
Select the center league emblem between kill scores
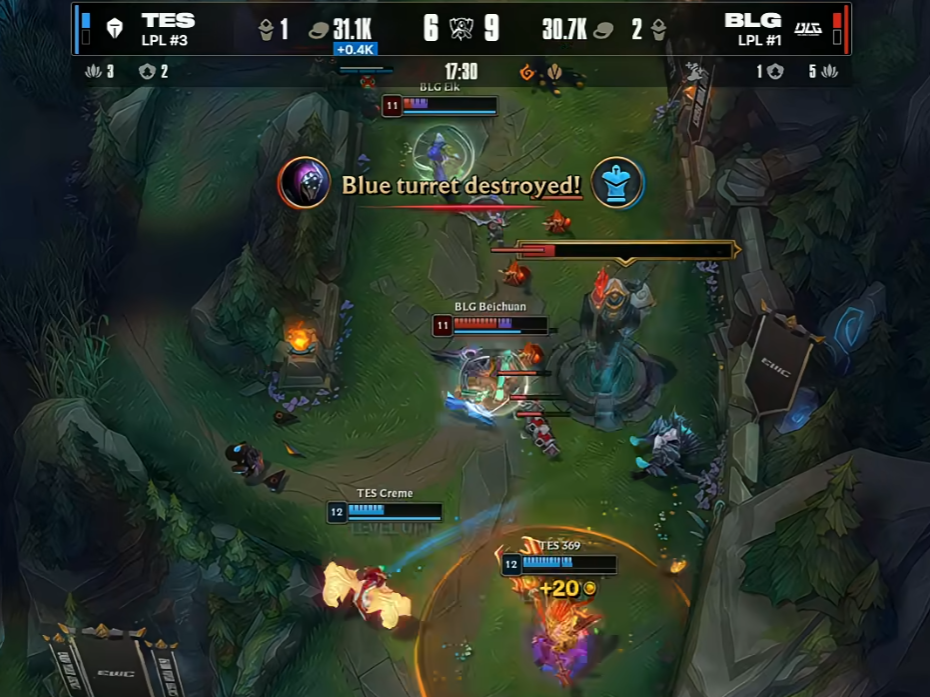point(461,28)
